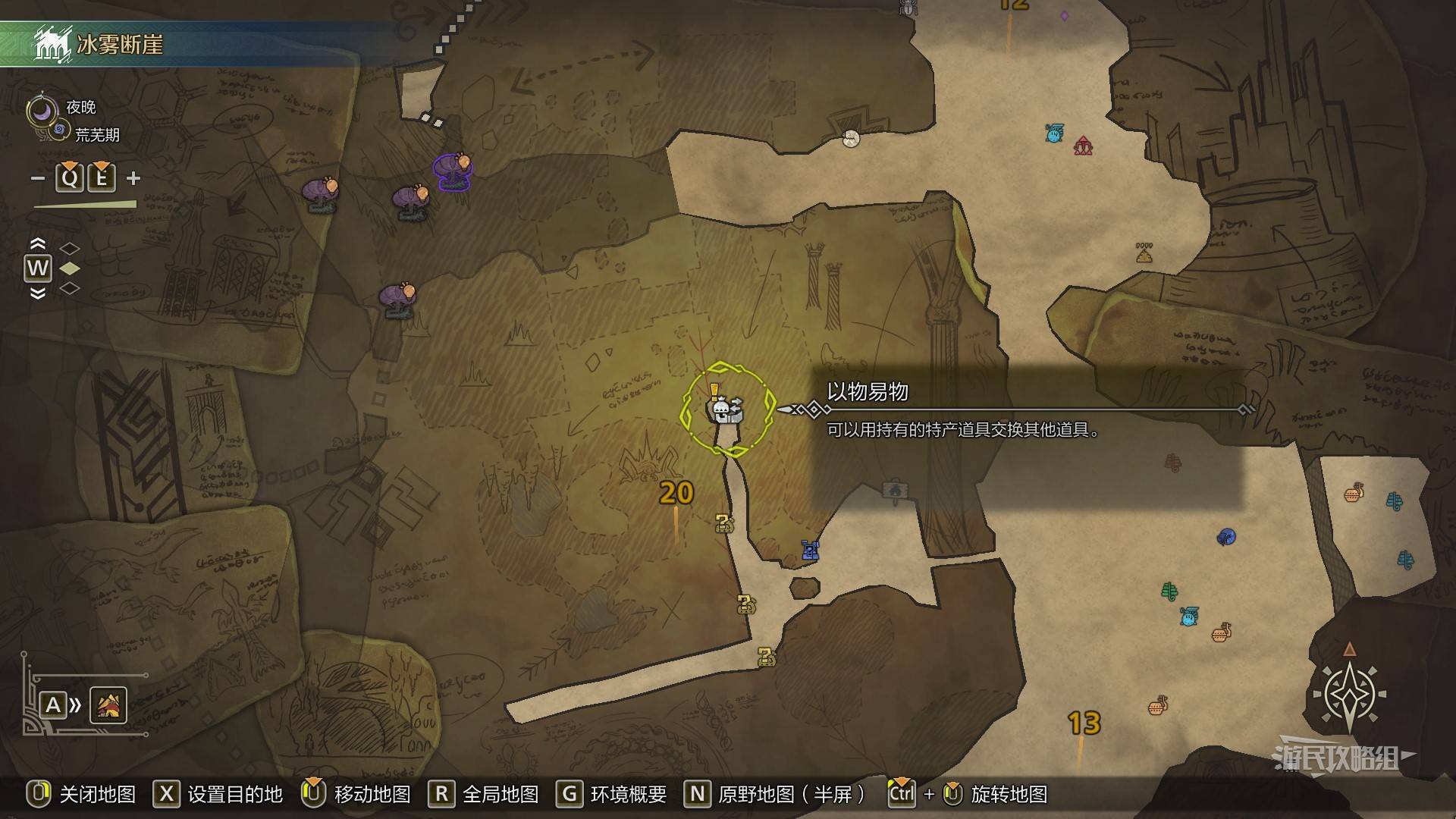Image resolution: width=1456 pixels, height=819 pixels.
Task: Click the wooden camp signpost marker
Action: point(895,491)
